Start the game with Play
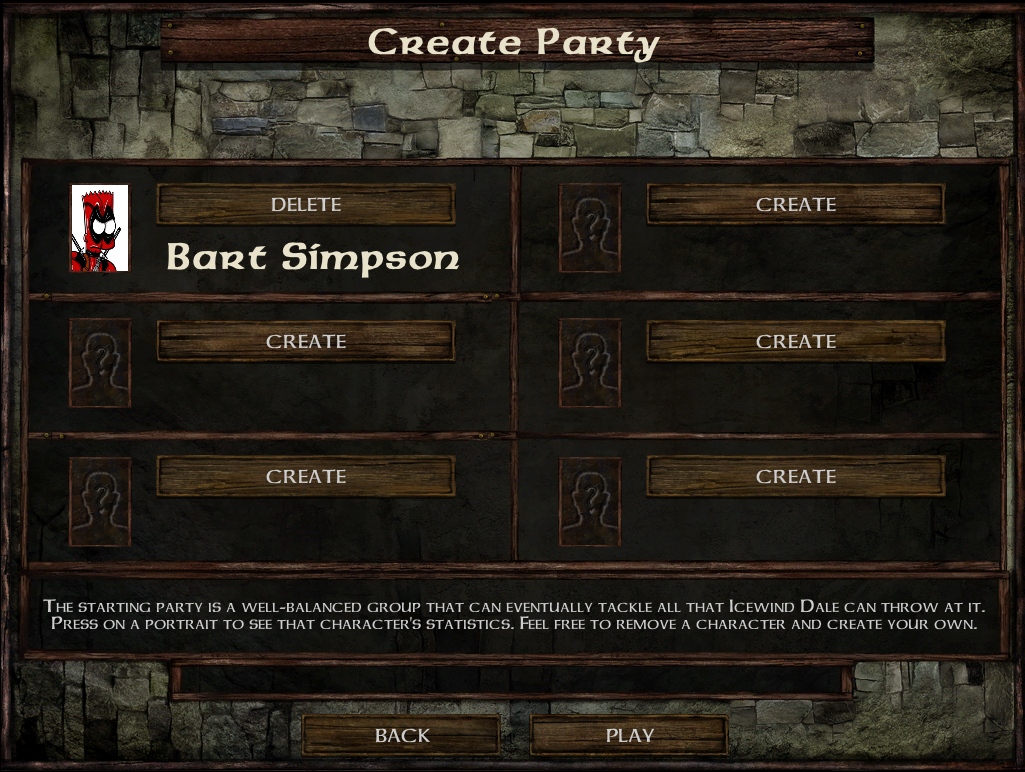The width and height of the screenshot is (1025, 772). [629, 736]
